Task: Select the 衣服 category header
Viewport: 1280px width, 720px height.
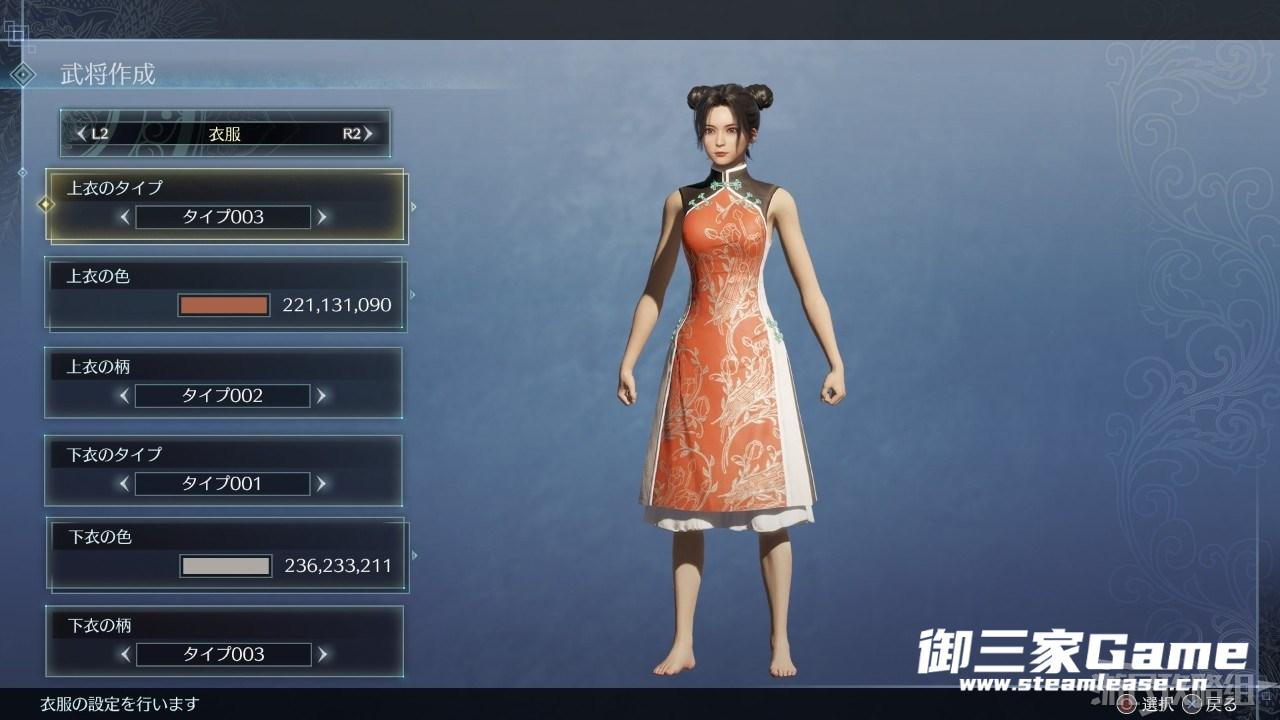Action: pyautogui.click(x=225, y=133)
